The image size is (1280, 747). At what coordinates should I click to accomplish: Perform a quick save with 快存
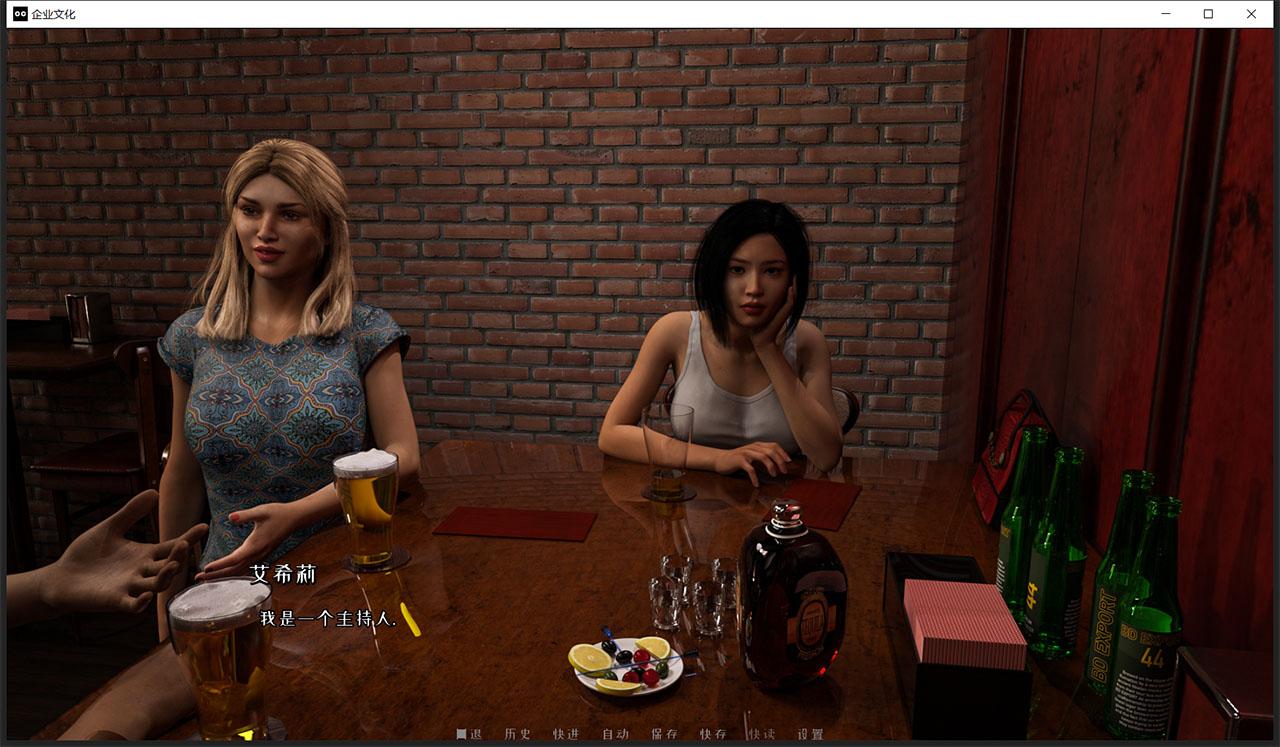(x=714, y=733)
